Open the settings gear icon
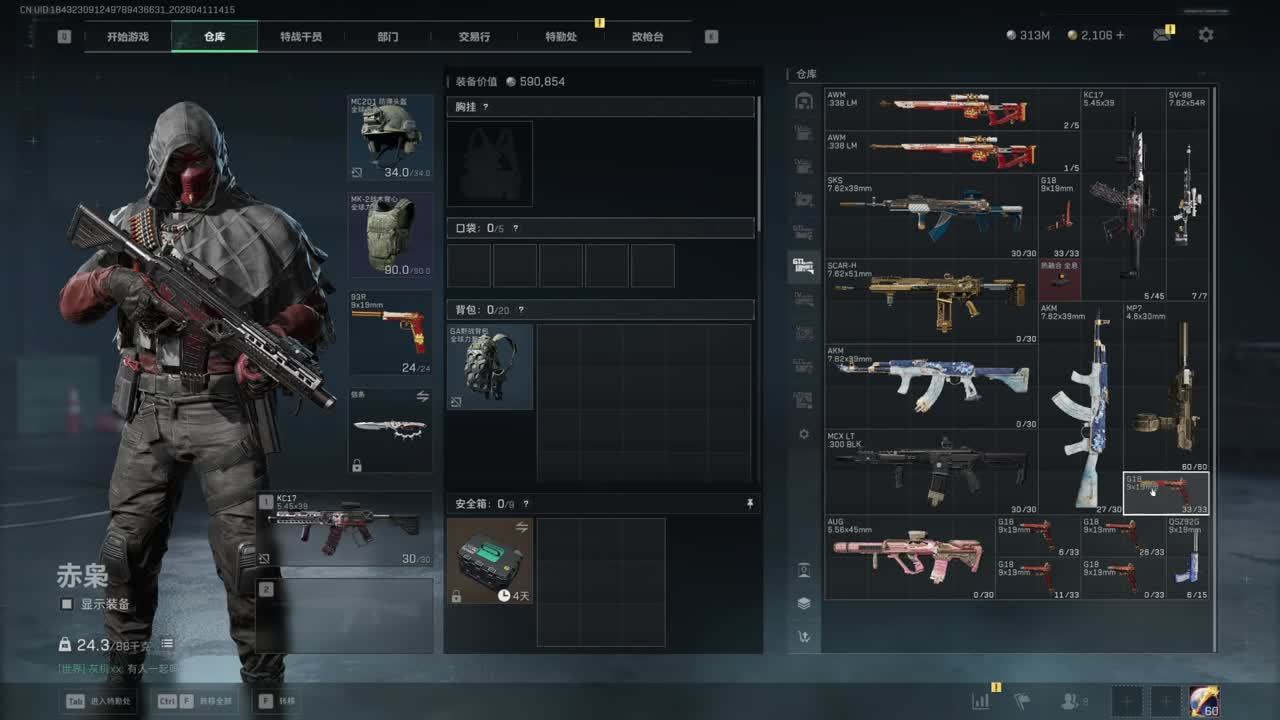The width and height of the screenshot is (1280, 720). [x=1206, y=35]
